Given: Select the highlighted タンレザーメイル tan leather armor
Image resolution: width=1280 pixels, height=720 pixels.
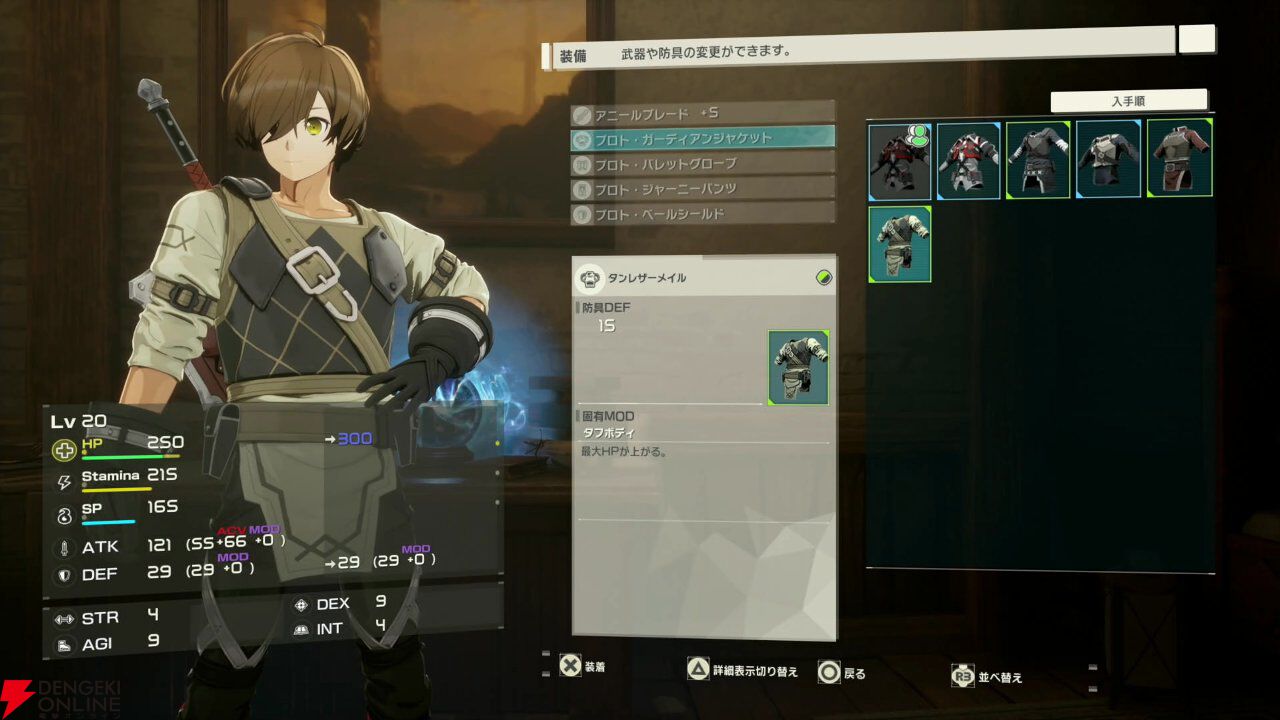Looking at the screenshot, I should pos(899,244).
